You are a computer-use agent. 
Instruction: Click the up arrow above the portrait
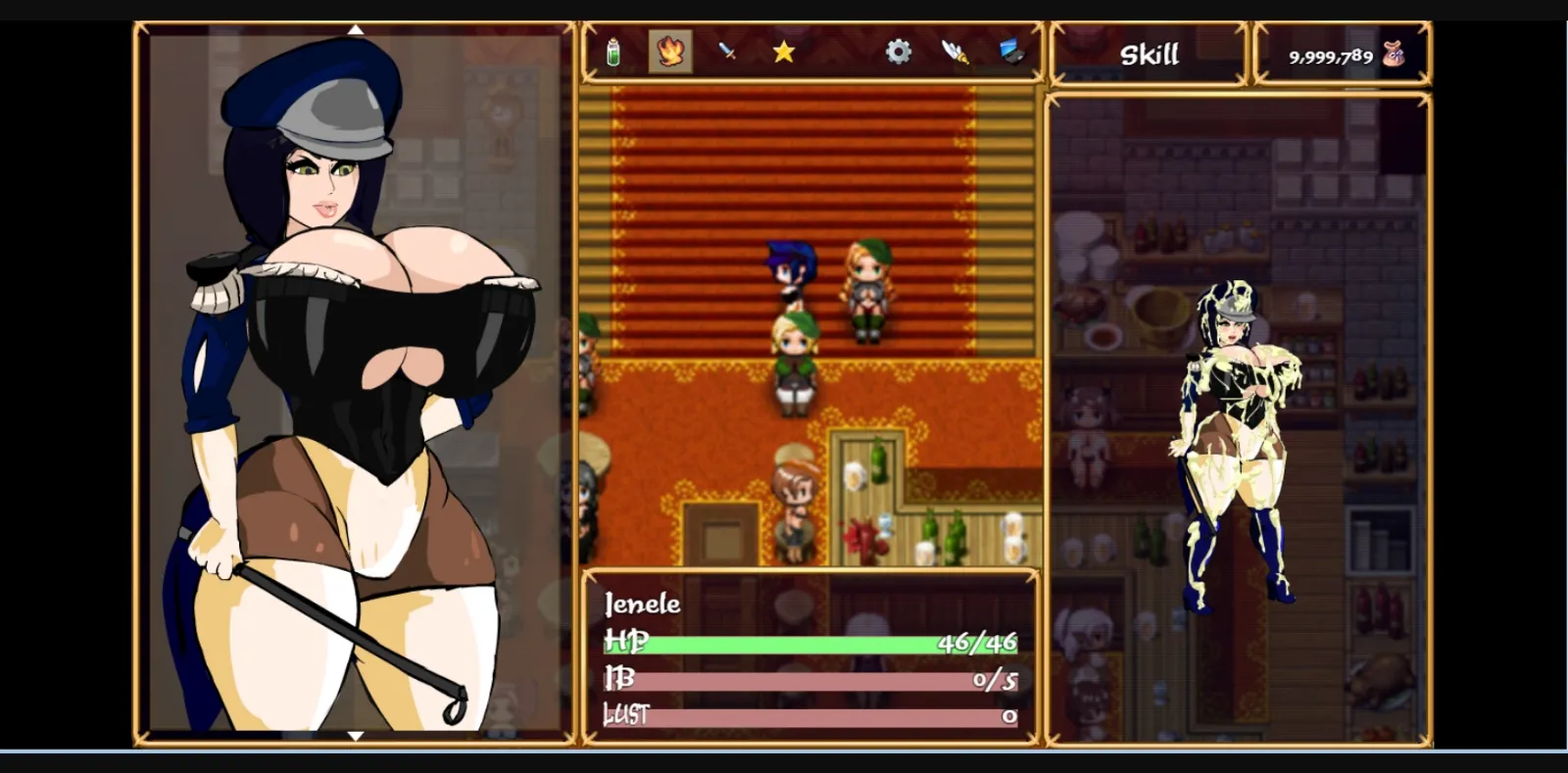pyautogui.click(x=356, y=28)
